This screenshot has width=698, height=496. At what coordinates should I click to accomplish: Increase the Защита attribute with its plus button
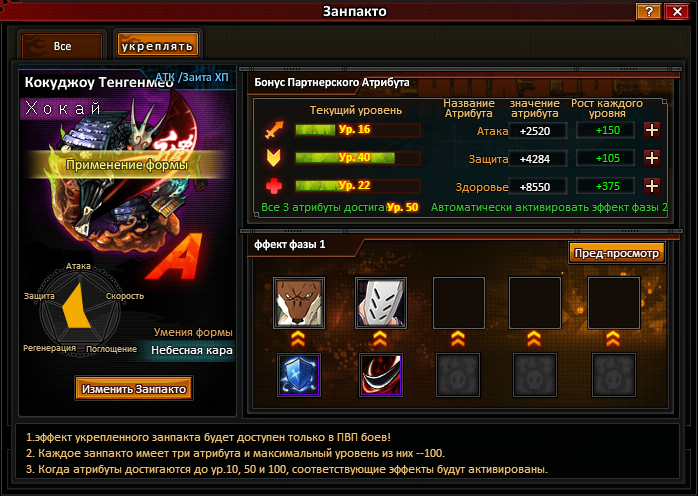(652, 158)
